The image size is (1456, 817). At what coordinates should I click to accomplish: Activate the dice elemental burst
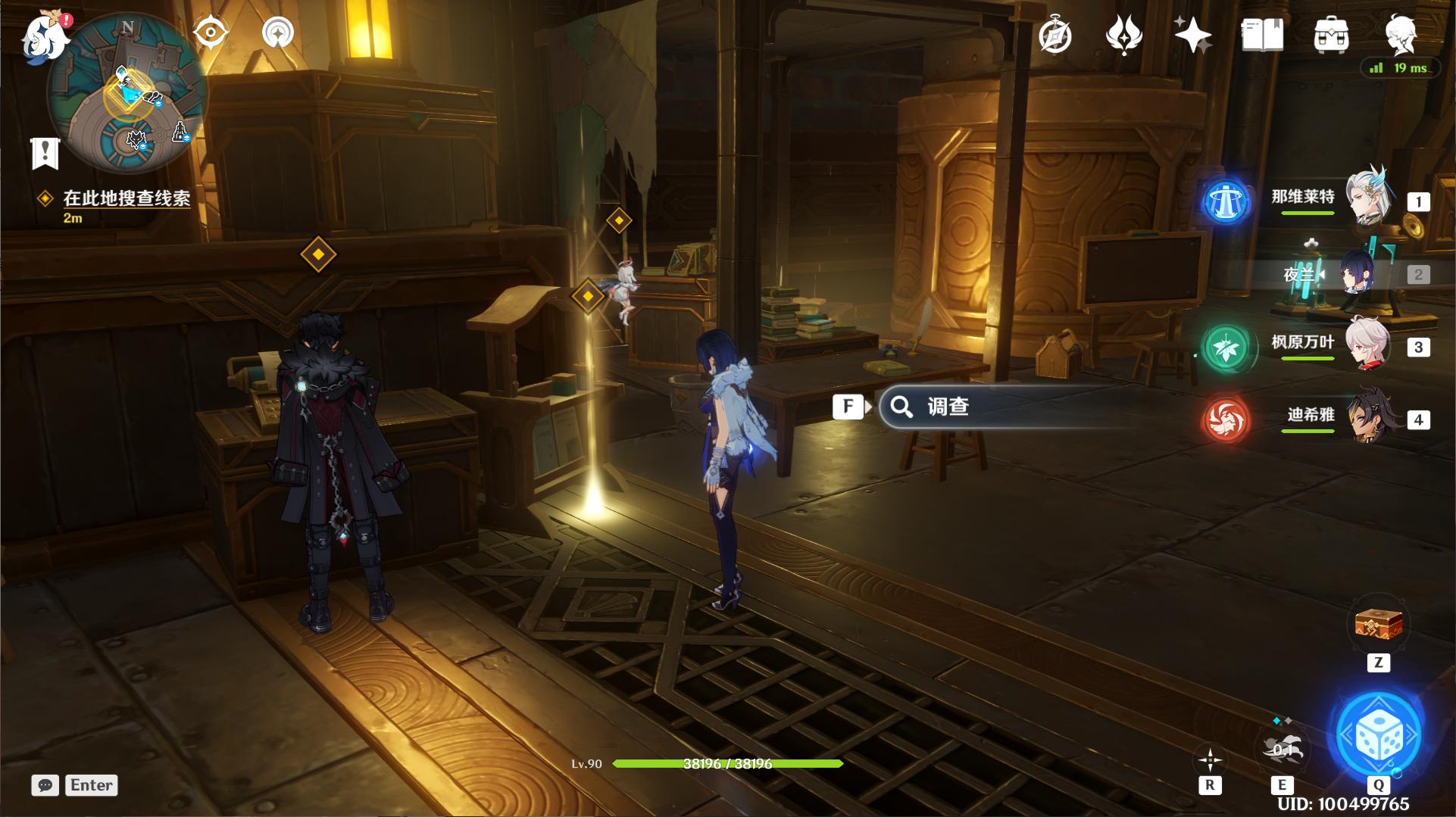[1379, 734]
